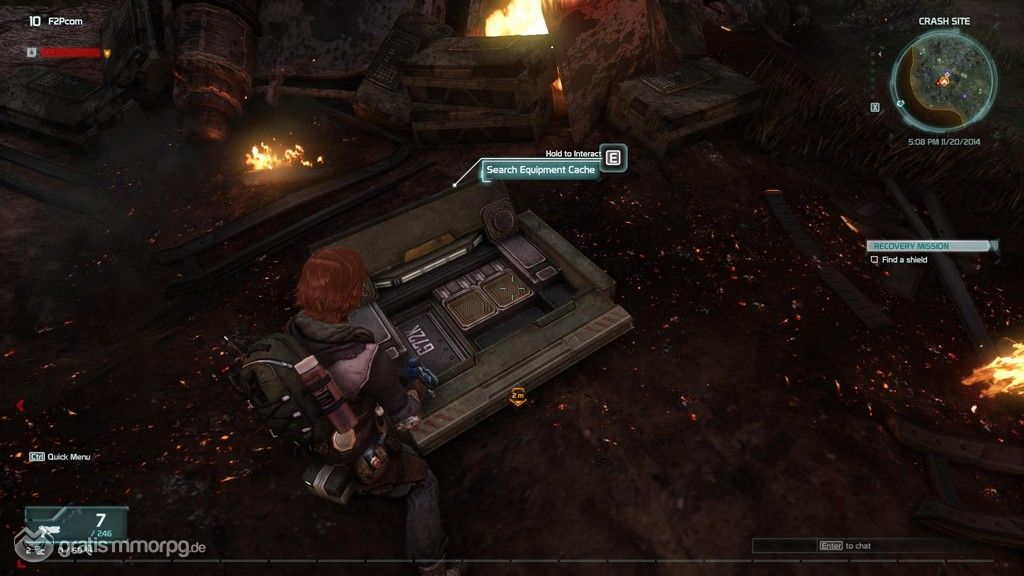Click the circular Crash Site minimap
The width and height of the screenshot is (1024, 576).
tap(945, 74)
